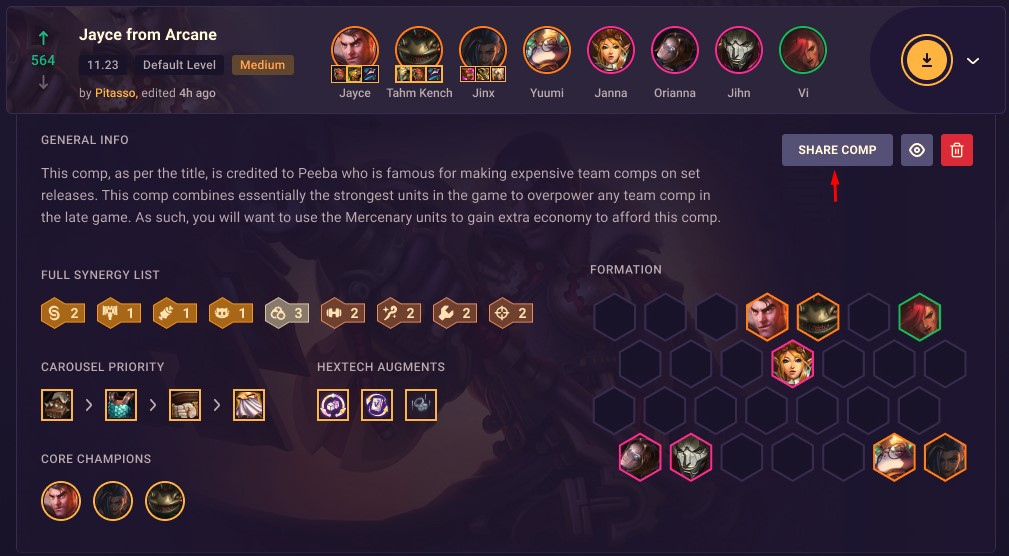Open the Vi champion portrait in the top row
1009x556 pixels.
click(x=803, y=50)
